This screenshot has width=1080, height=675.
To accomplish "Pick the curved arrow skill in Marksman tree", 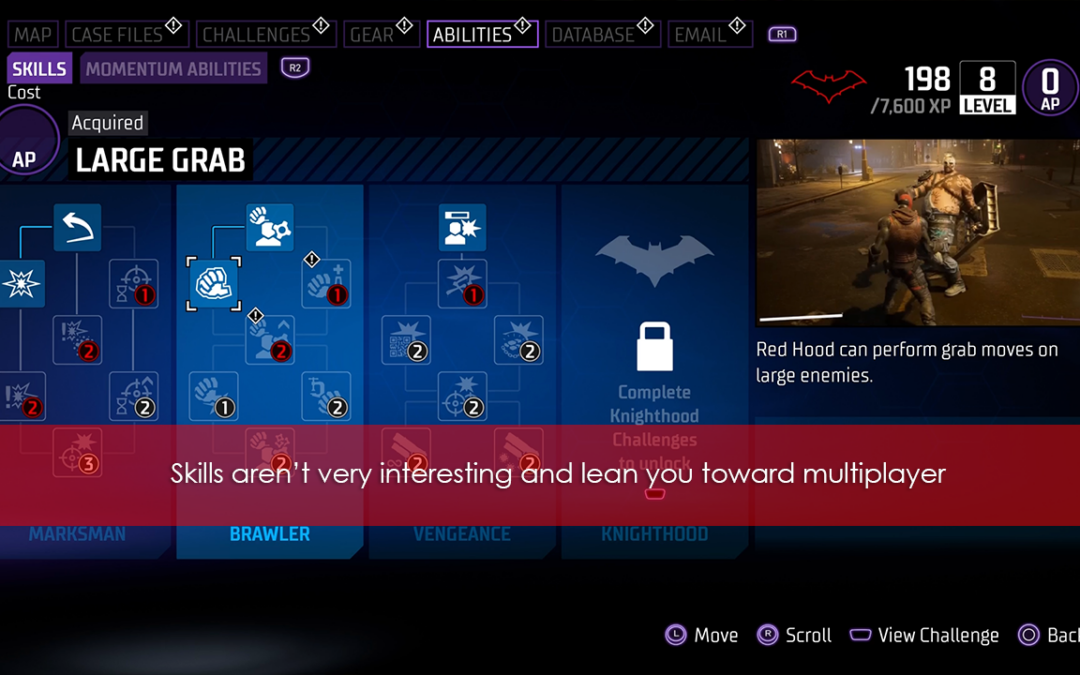I will pos(77,228).
